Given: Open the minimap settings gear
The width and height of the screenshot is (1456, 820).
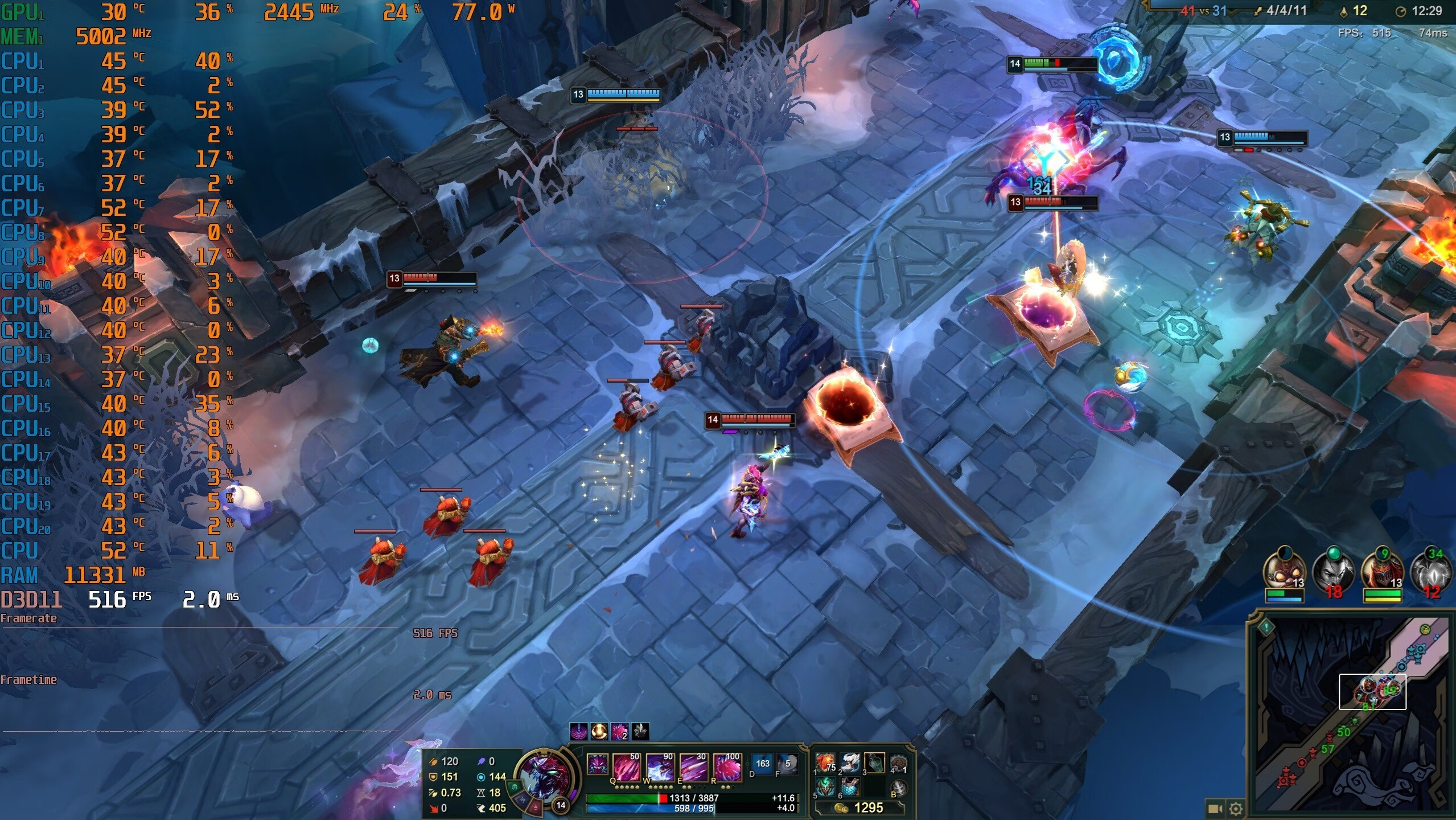Looking at the screenshot, I should 1236,809.
